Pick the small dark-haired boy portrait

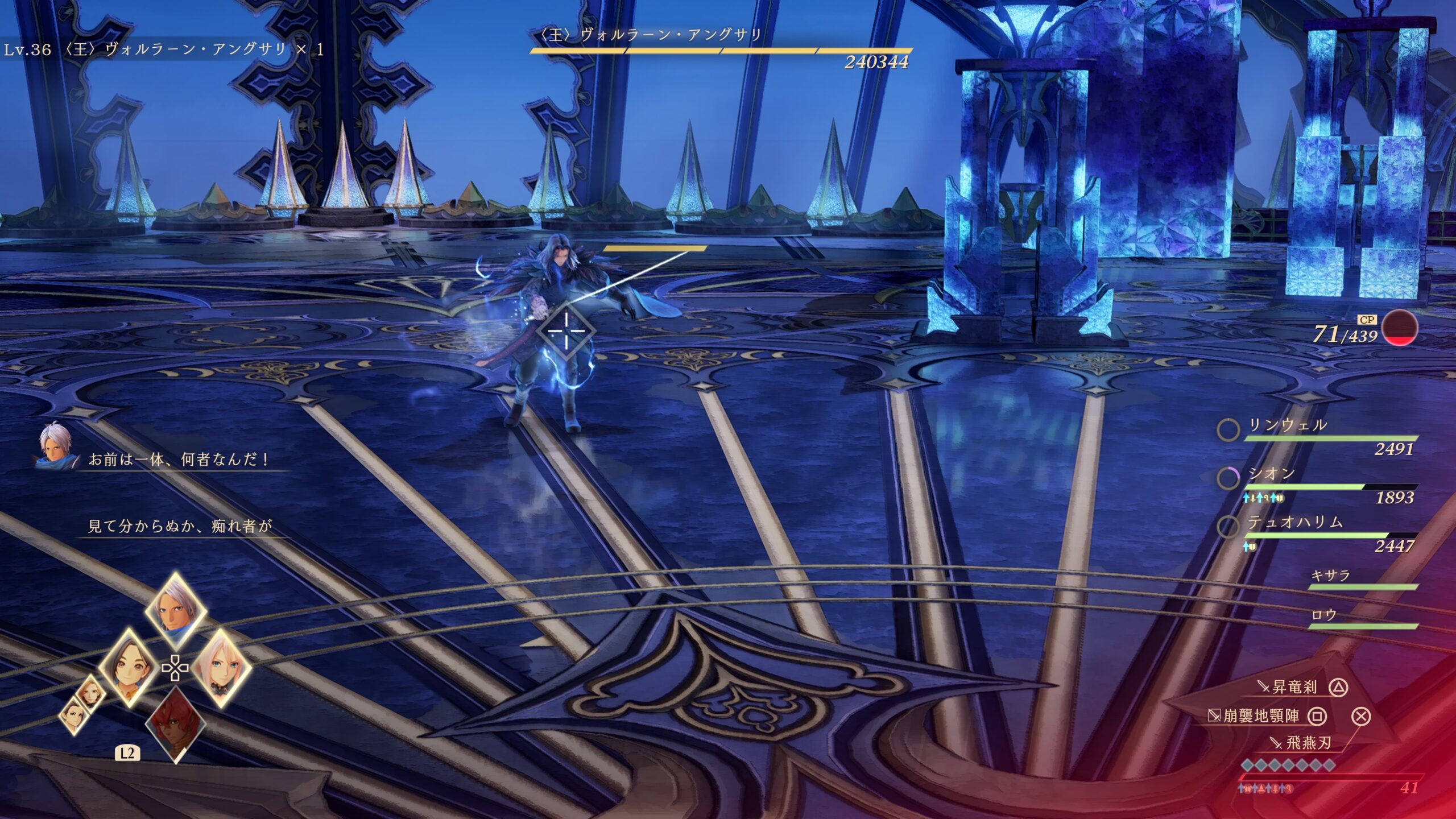(74, 714)
